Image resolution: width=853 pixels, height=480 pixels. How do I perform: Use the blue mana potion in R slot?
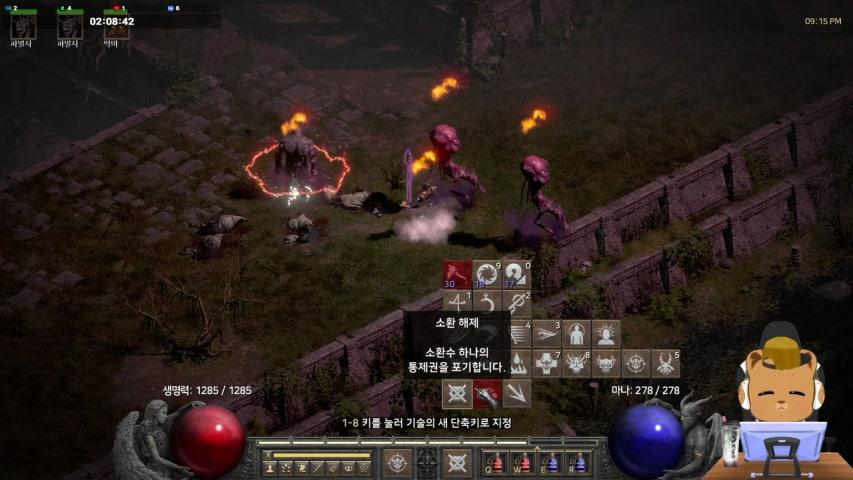[x=576, y=462]
